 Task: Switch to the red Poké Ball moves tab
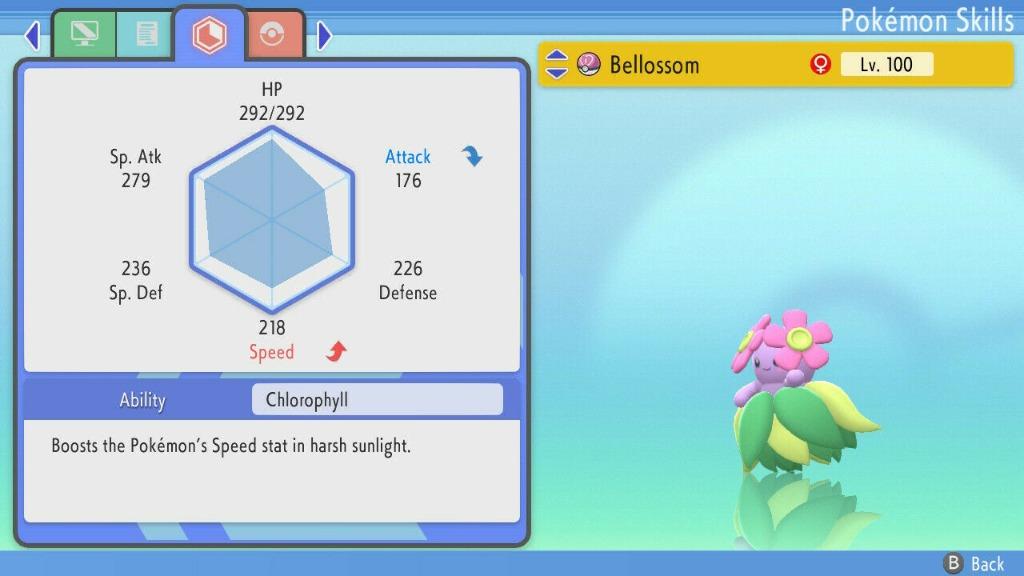click(273, 36)
